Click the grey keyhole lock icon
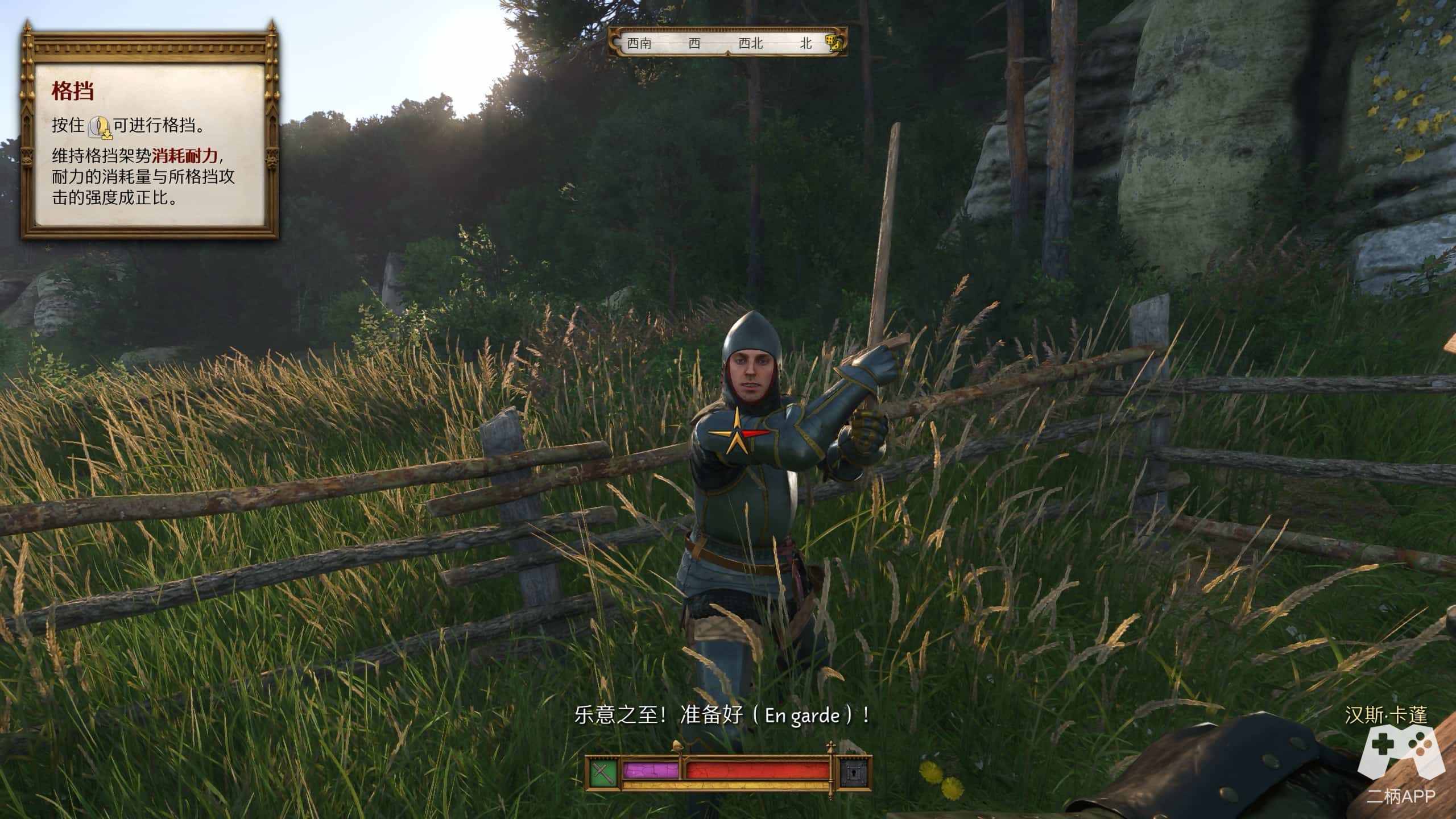The height and width of the screenshot is (819, 1456). click(x=854, y=772)
